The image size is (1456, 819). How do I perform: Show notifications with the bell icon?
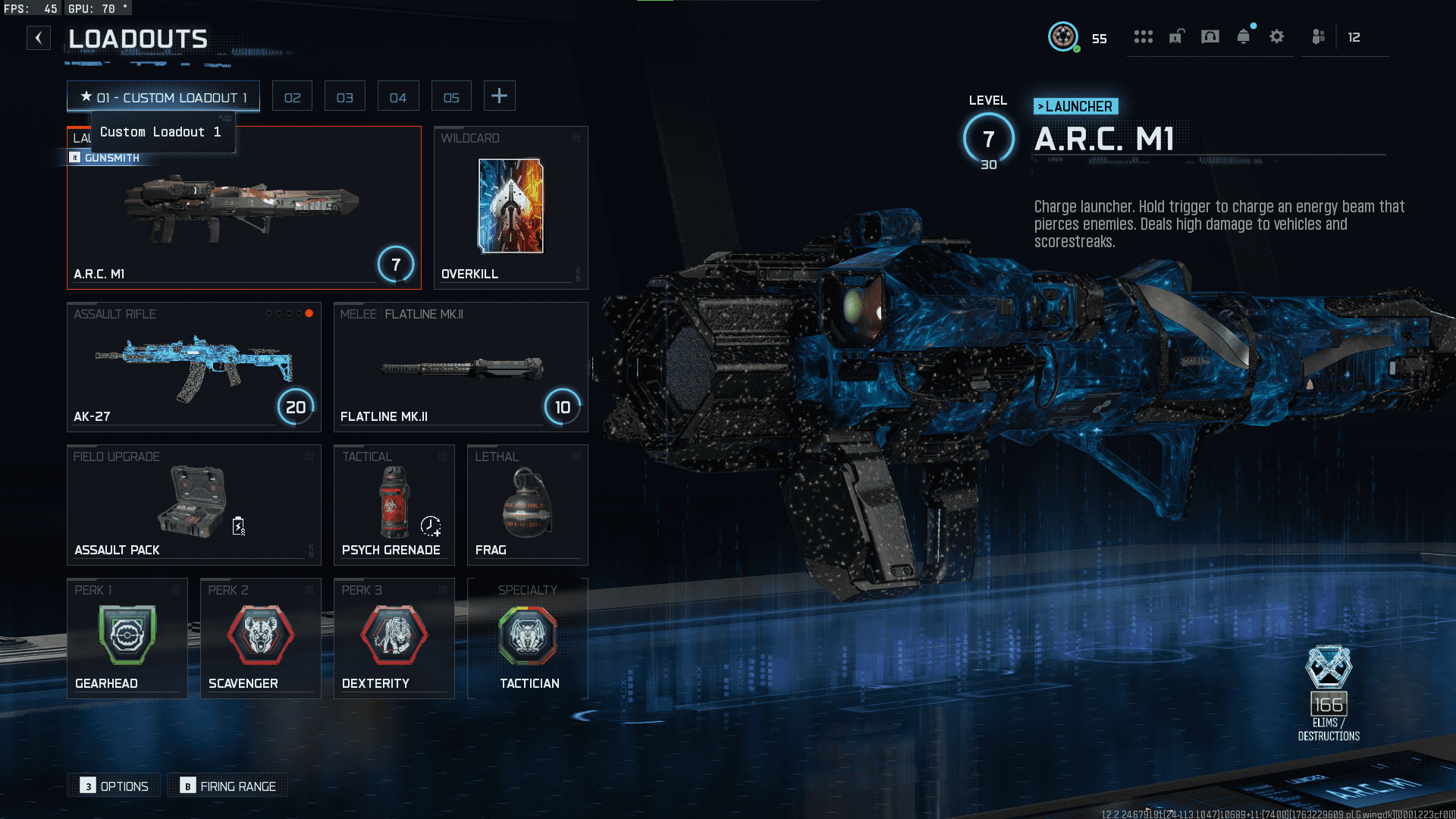pos(1243,36)
